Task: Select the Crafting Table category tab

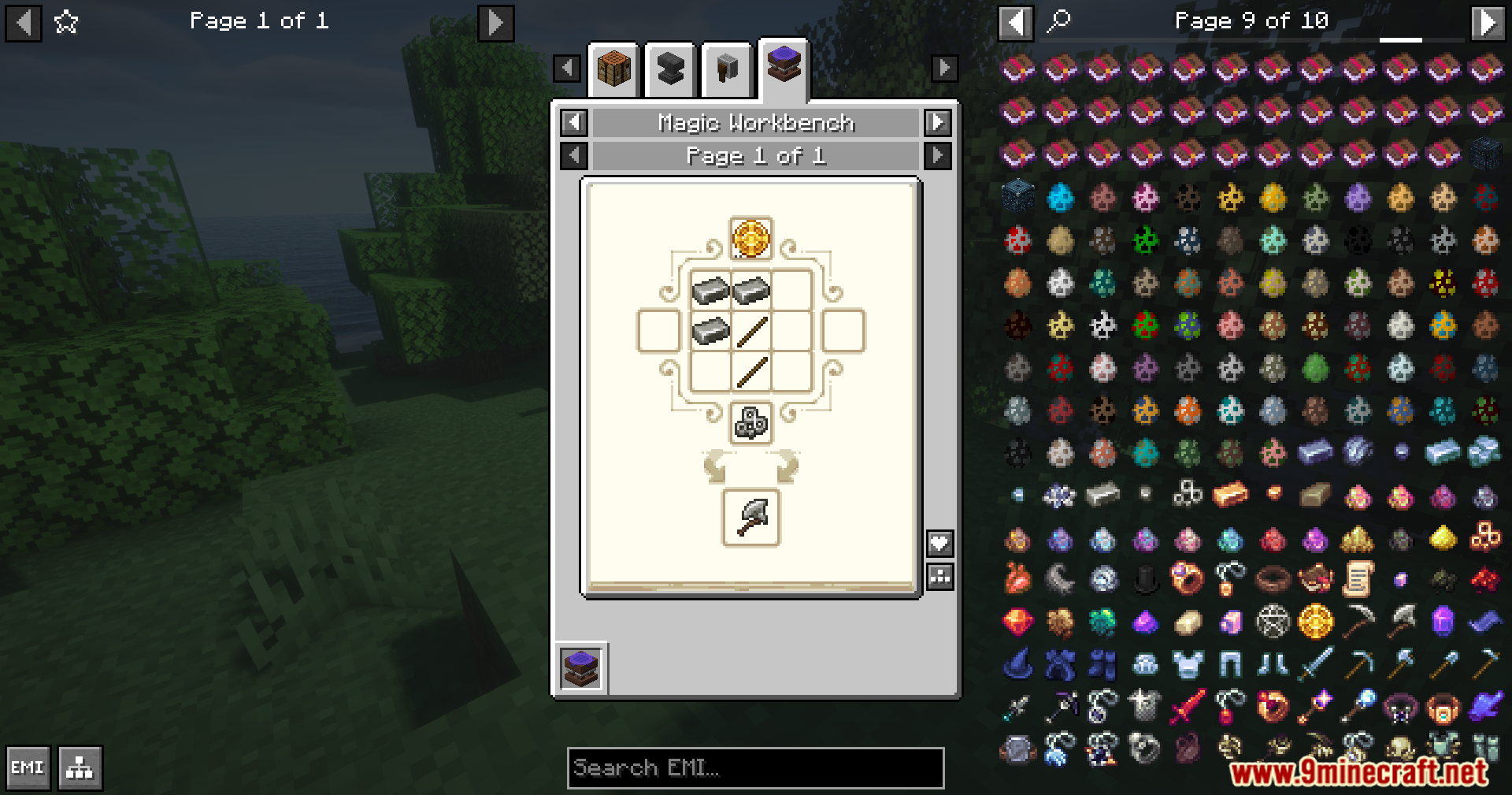Action: [615, 70]
